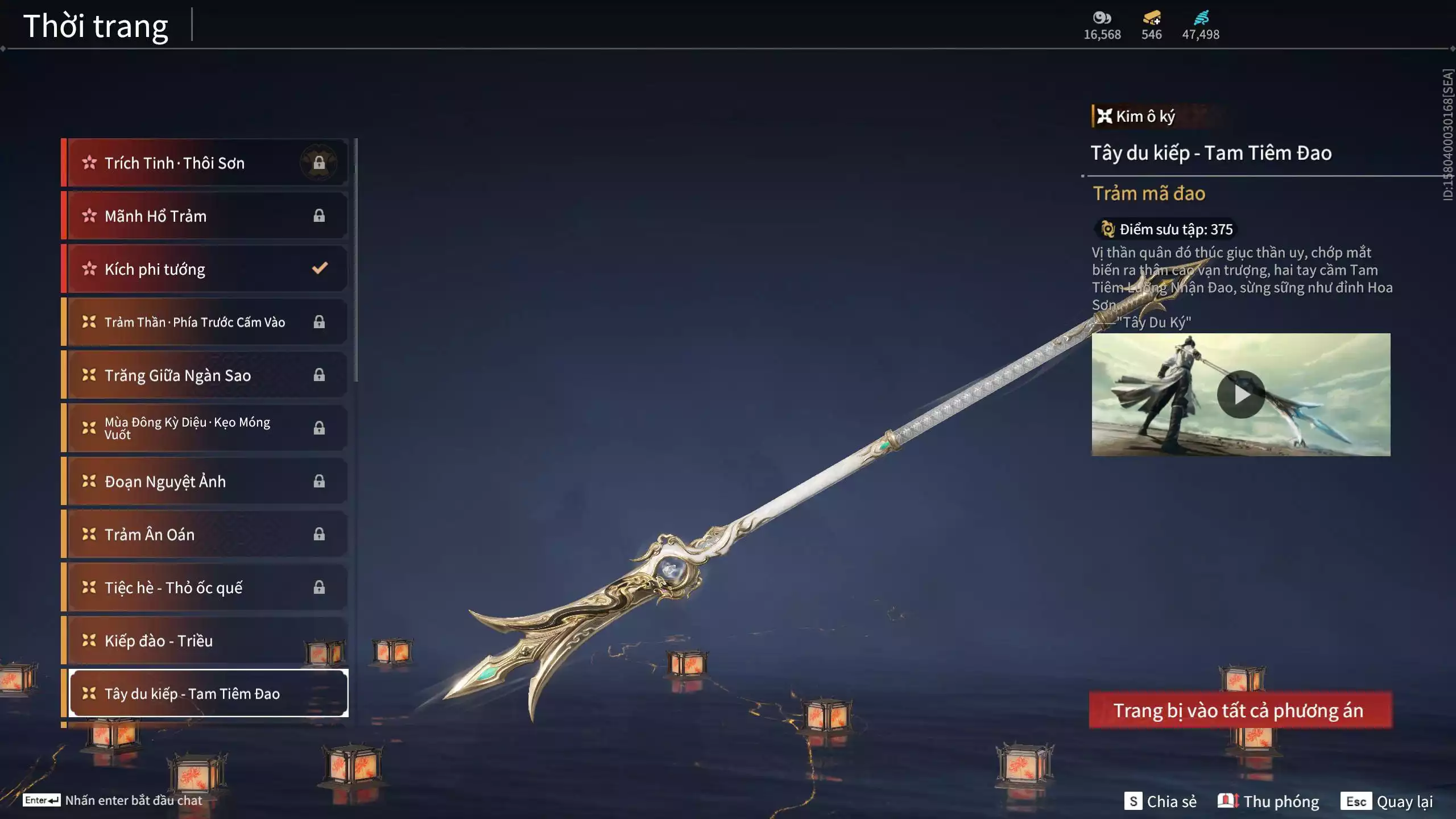Viewport: 1456px width, 819px height.
Task: Click the emblem icon beside Trăng Giữa Ngàn Sao
Action: [89, 375]
